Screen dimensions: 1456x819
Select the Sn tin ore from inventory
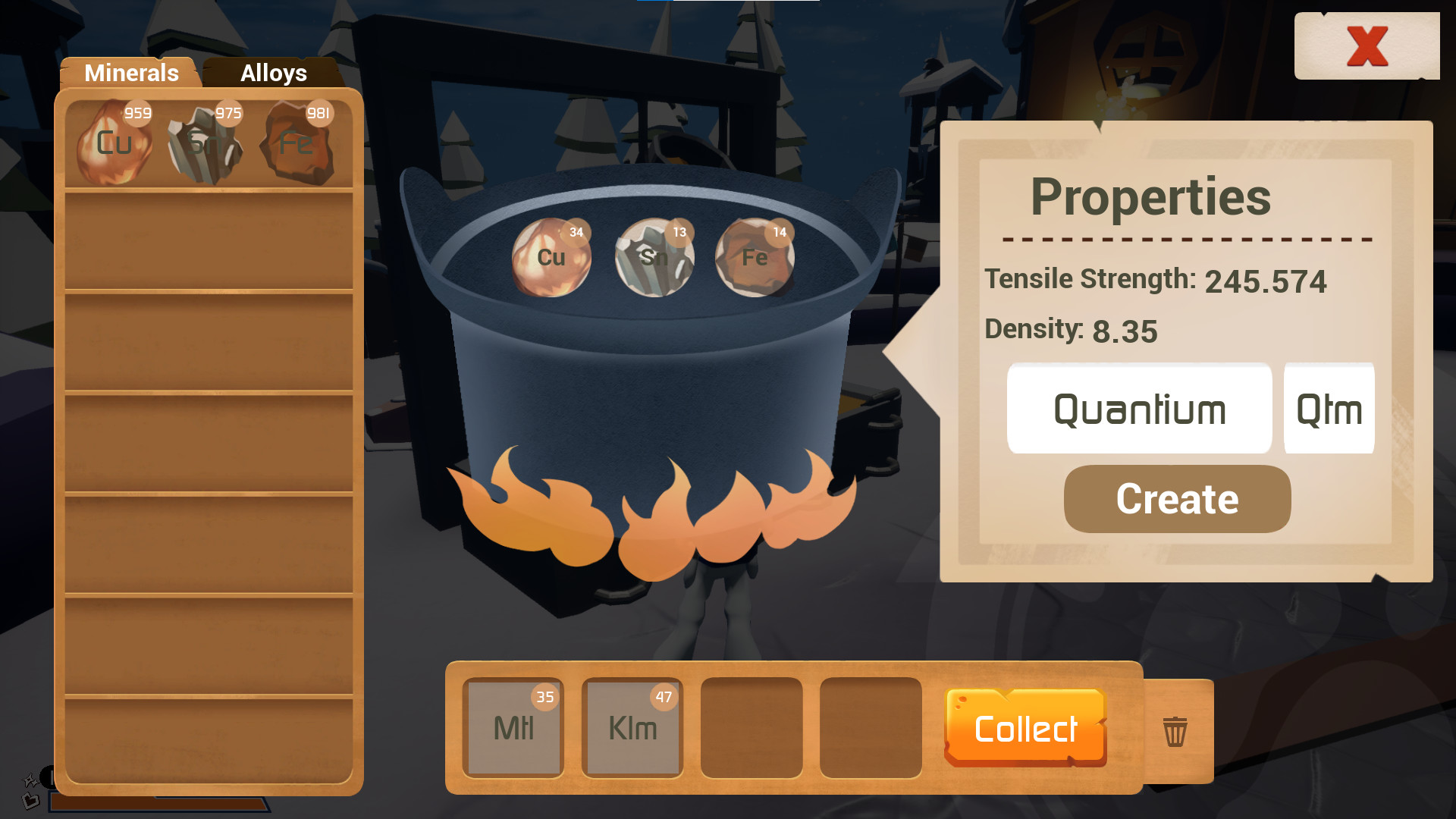pos(206,143)
